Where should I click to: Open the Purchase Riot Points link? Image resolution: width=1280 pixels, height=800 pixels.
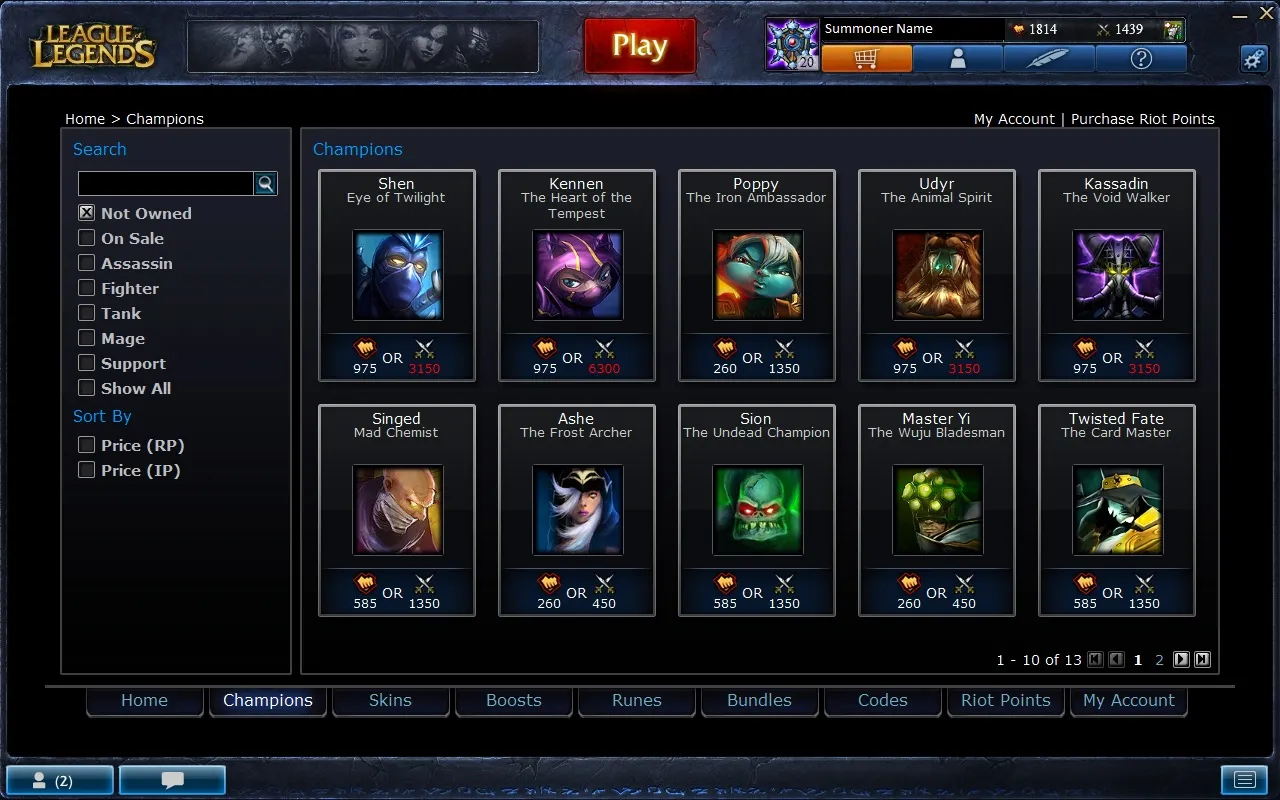point(1142,119)
